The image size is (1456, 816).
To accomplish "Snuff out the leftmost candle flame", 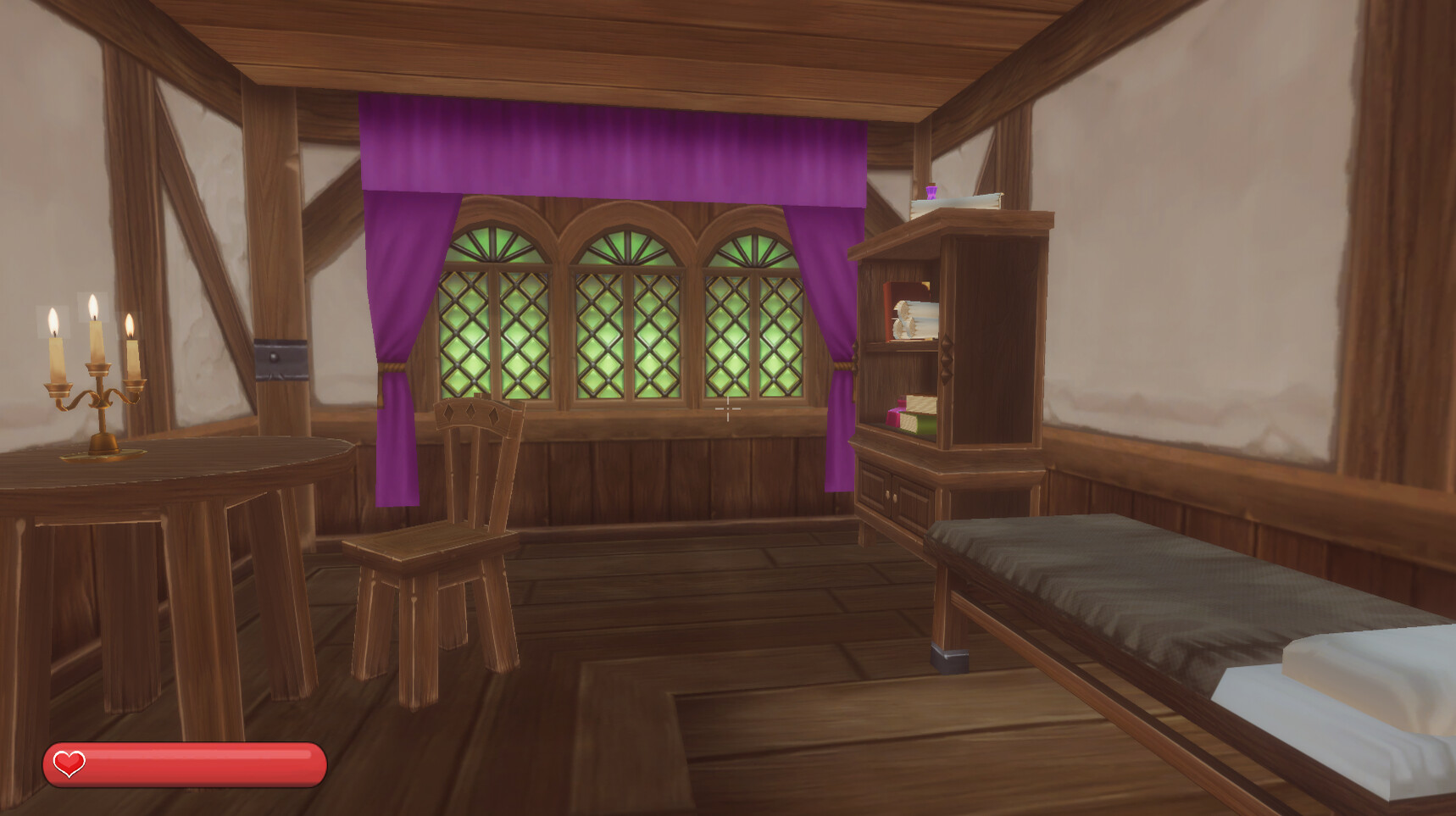I will [53, 319].
